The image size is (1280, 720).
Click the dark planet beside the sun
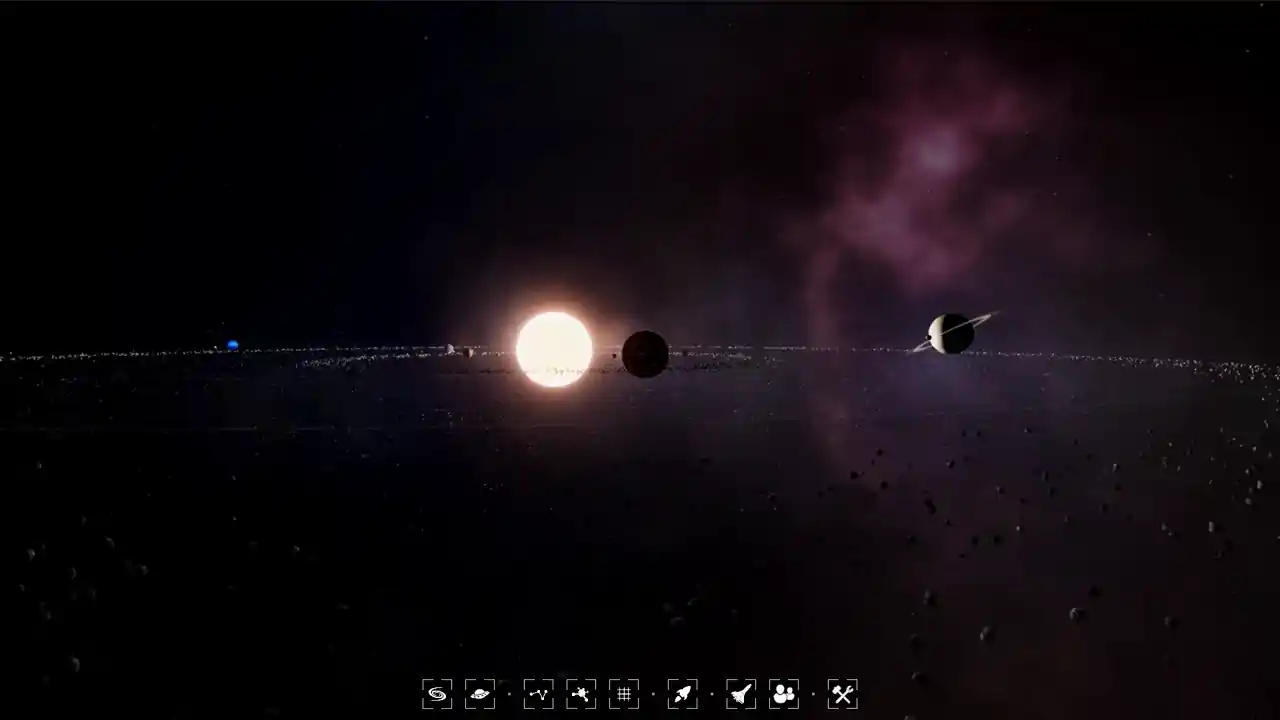pos(645,354)
